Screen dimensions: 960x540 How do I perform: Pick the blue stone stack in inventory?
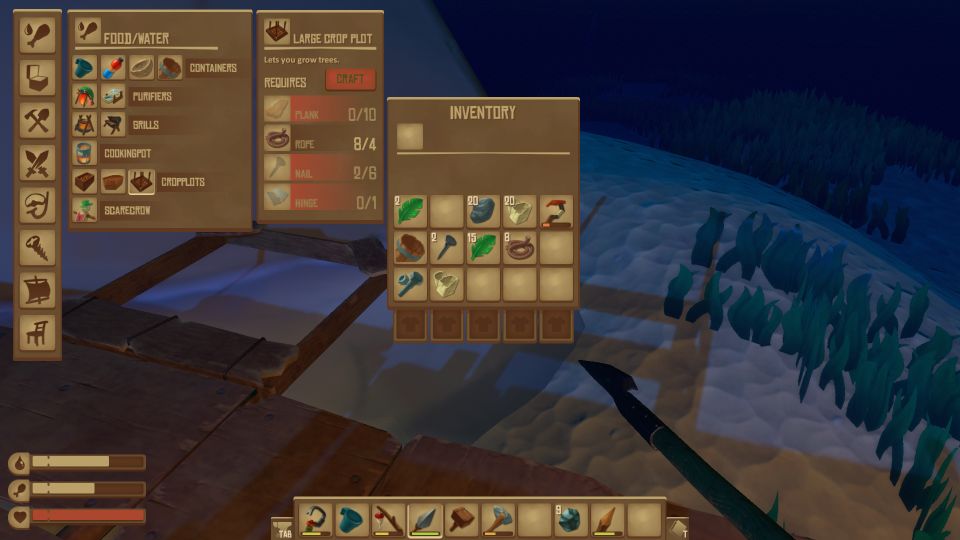[x=484, y=211]
